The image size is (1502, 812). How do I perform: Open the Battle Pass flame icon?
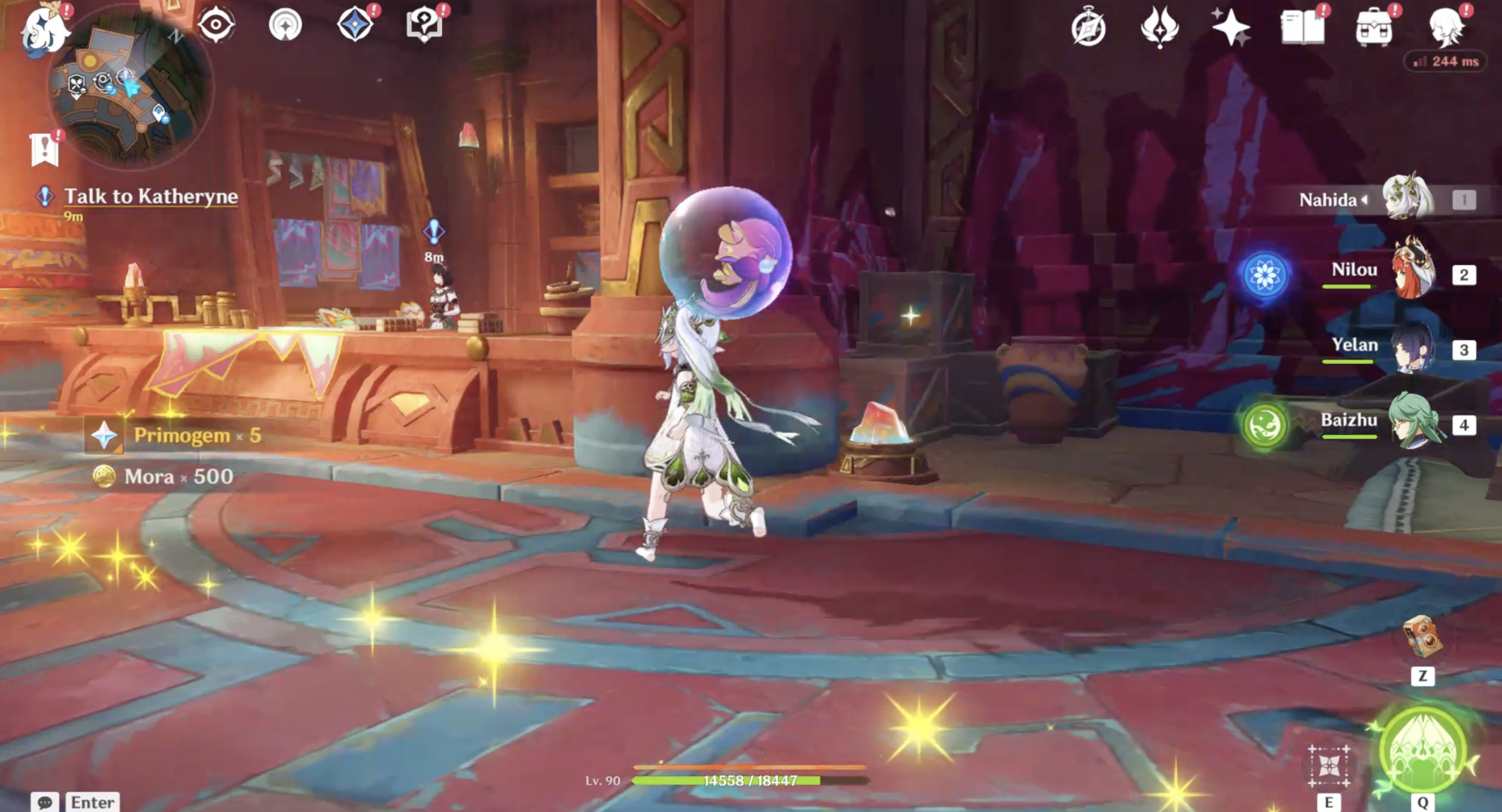(1159, 29)
